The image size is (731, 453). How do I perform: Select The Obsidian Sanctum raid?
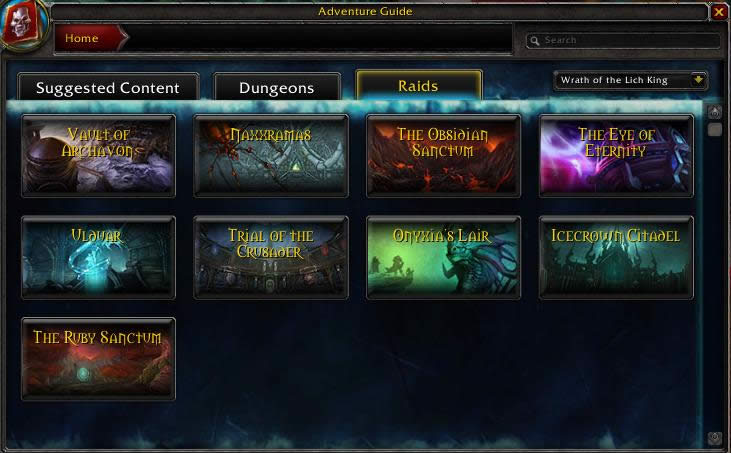(x=443, y=155)
